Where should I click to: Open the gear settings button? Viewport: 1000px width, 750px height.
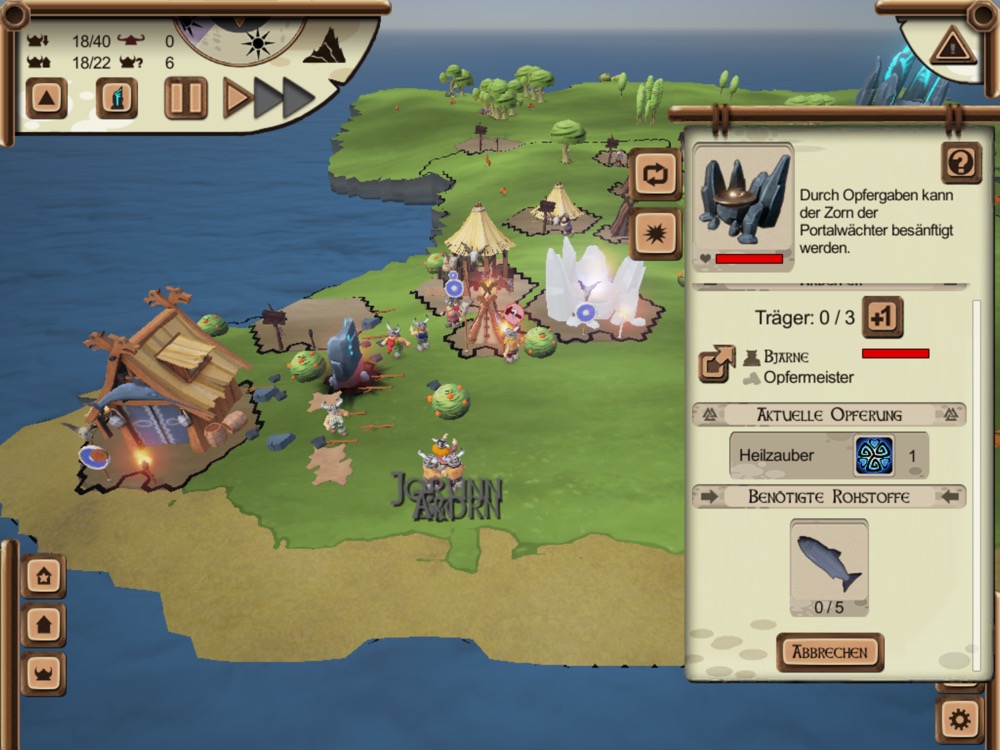[960, 718]
